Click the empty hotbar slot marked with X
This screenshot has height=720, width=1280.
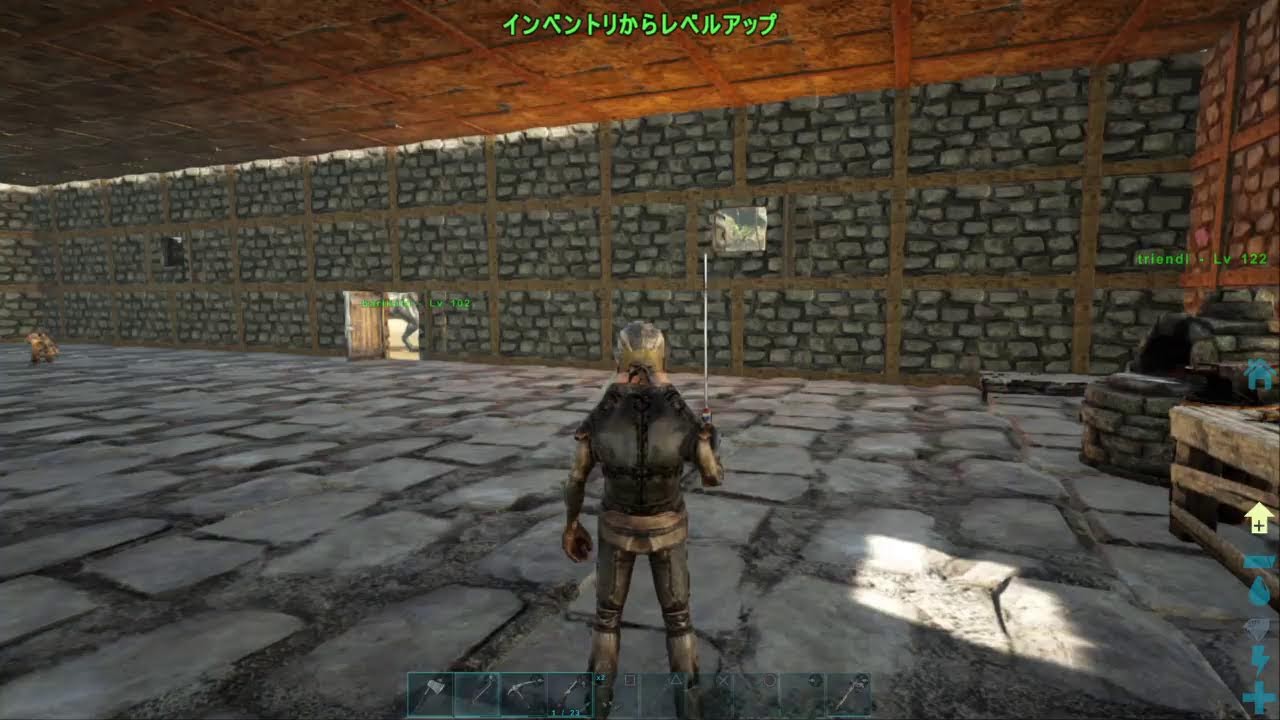(722, 685)
